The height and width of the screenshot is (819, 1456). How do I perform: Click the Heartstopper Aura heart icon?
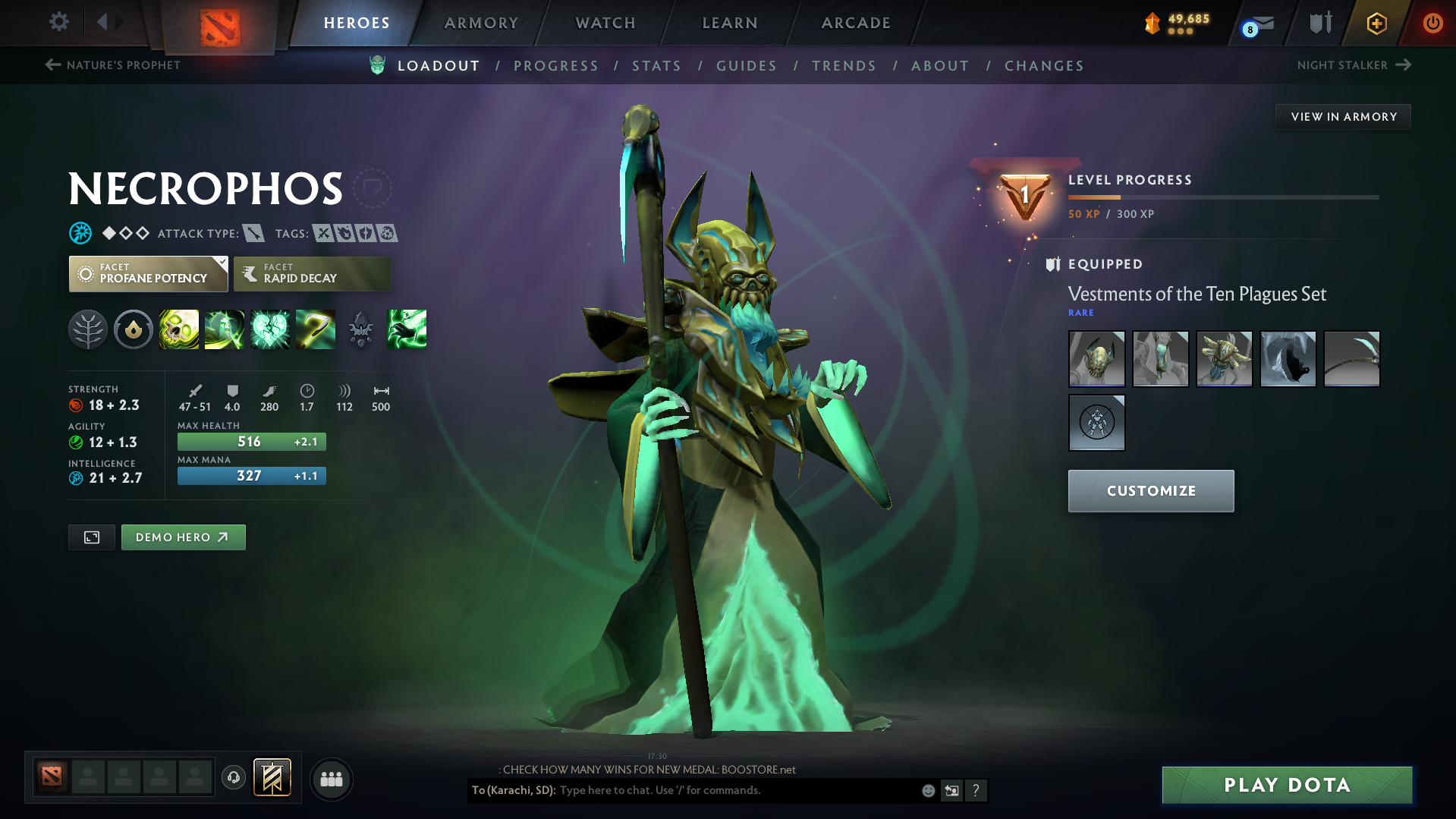click(270, 329)
